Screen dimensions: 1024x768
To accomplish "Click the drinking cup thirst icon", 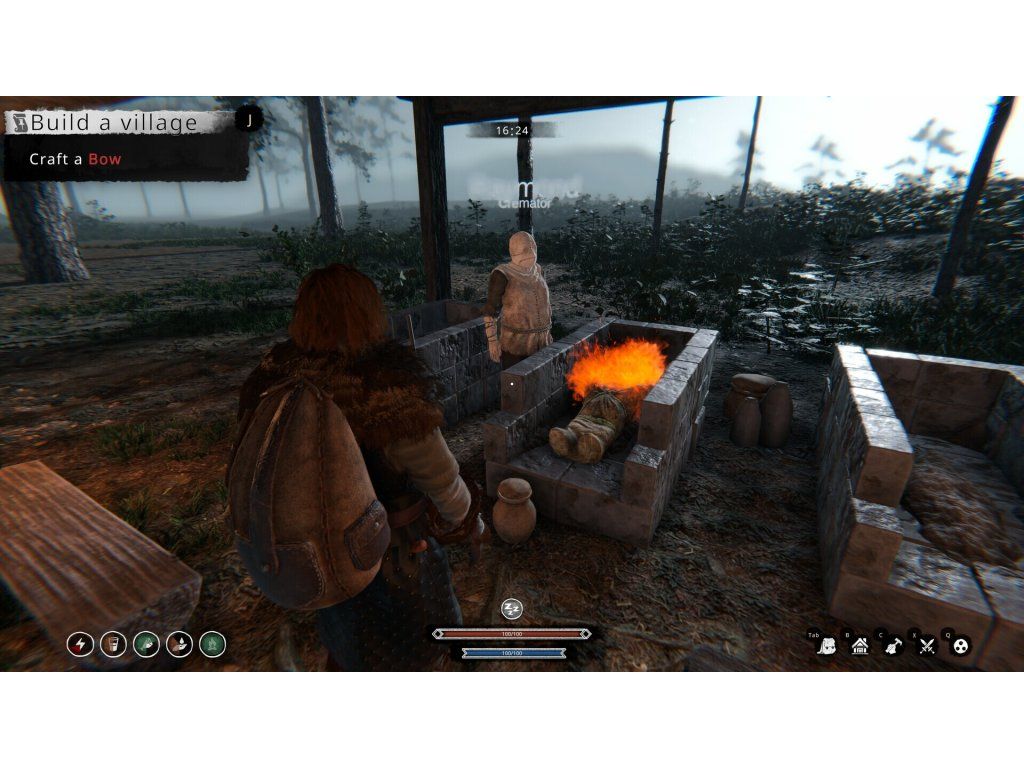I will click(113, 644).
